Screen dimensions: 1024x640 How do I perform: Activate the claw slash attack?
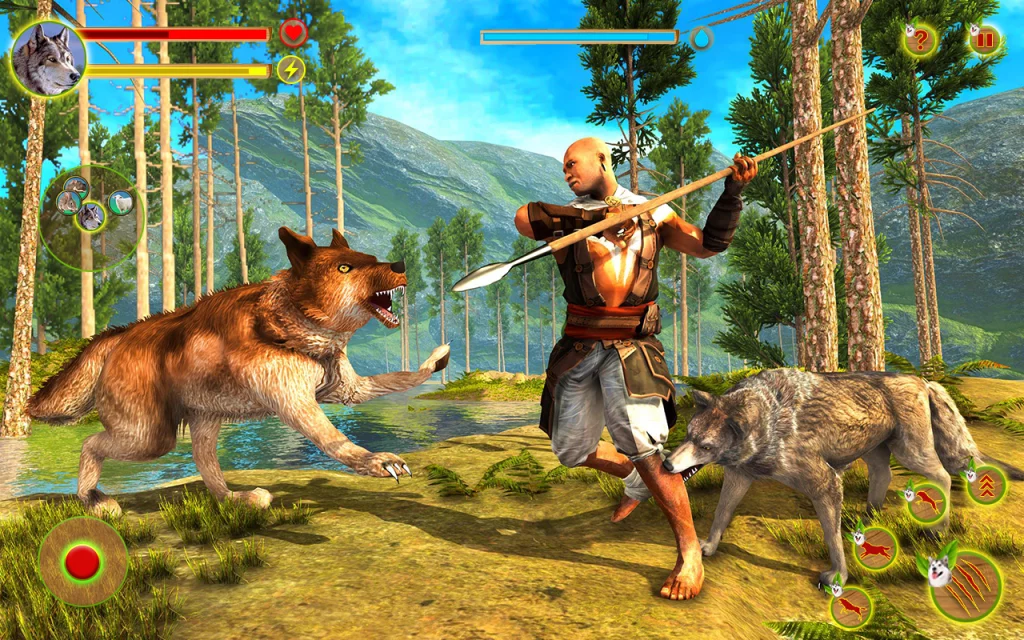pos(966,585)
